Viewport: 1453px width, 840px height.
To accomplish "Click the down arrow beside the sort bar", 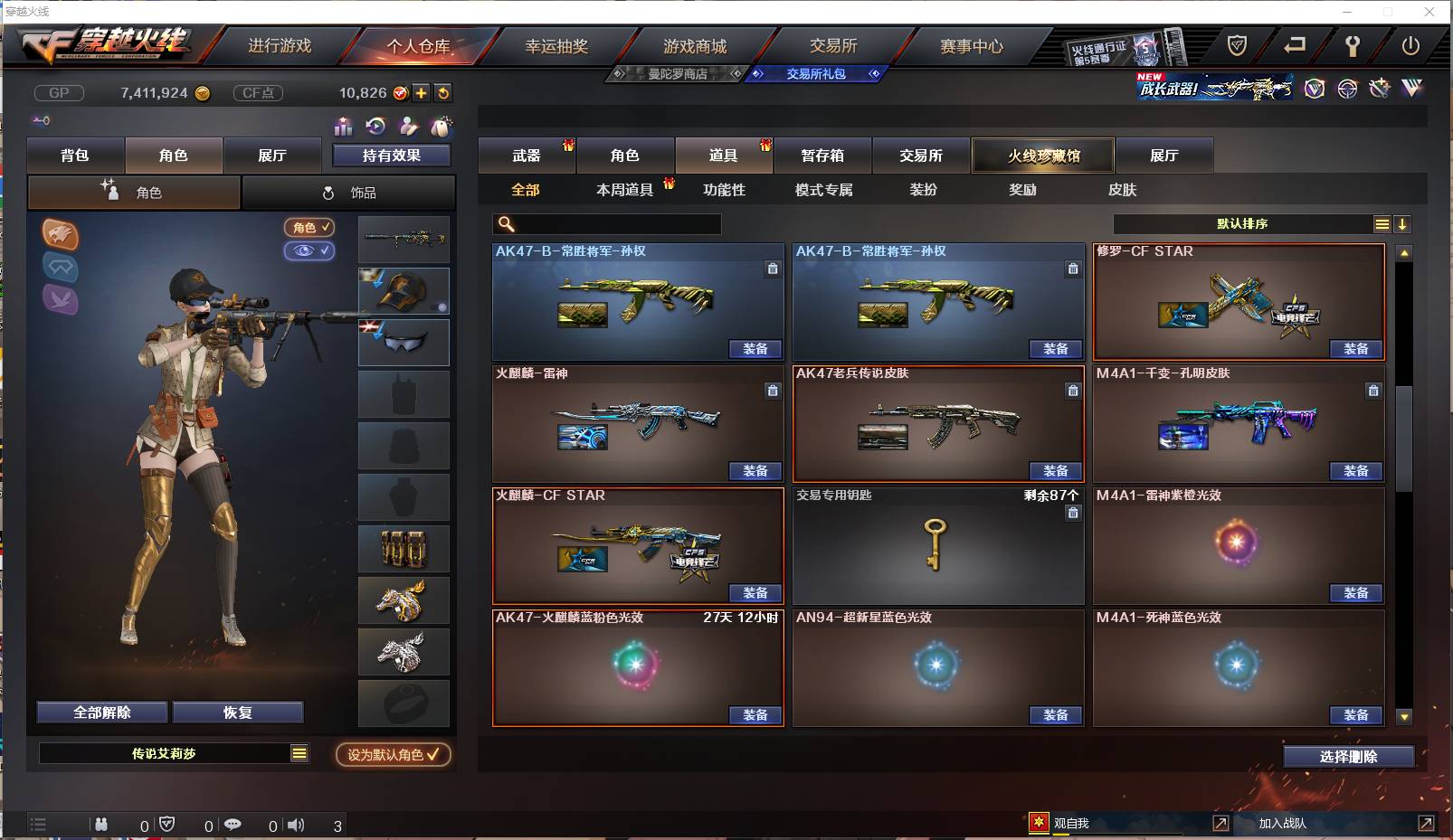I will pos(1402,223).
